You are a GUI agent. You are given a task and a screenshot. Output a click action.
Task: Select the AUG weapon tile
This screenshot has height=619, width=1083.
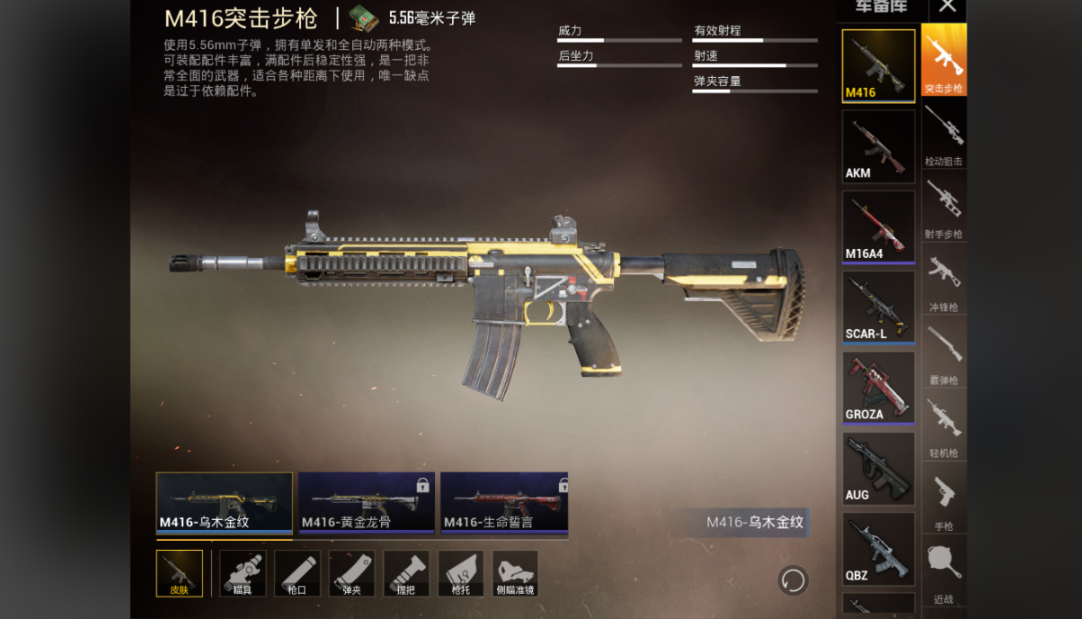coord(878,468)
